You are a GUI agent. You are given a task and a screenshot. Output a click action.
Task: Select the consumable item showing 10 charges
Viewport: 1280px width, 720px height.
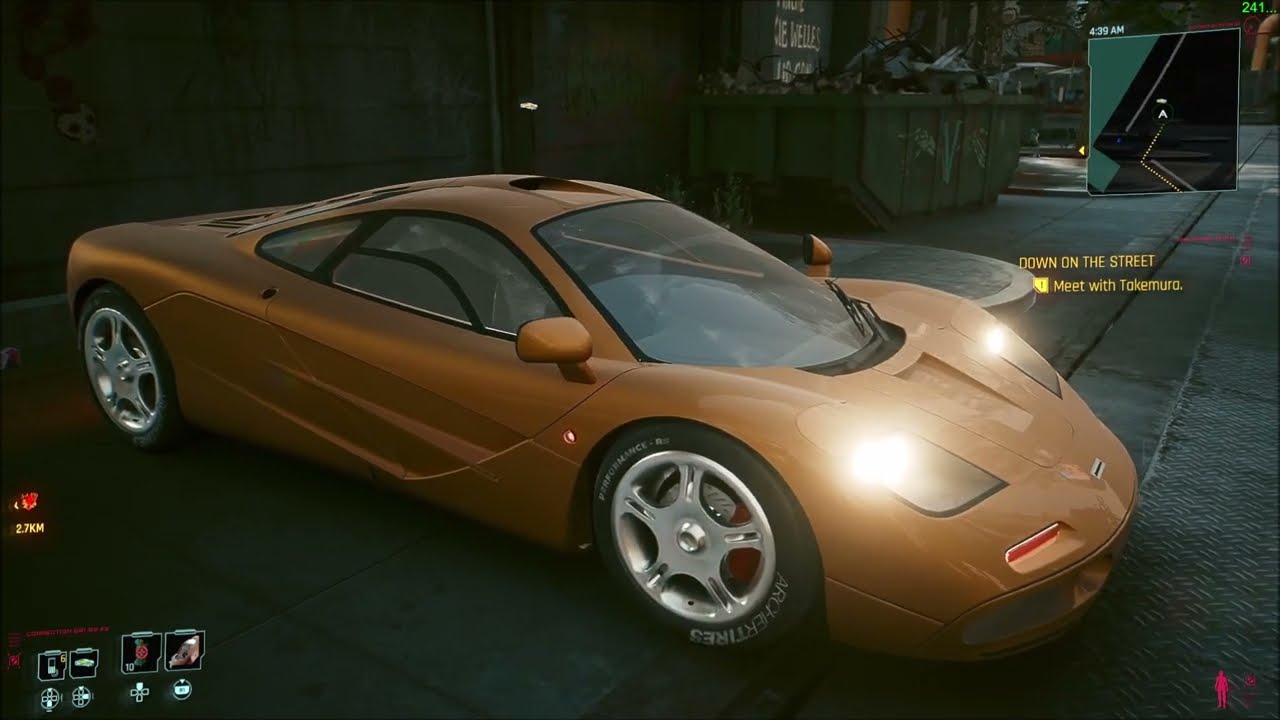pos(138,655)
